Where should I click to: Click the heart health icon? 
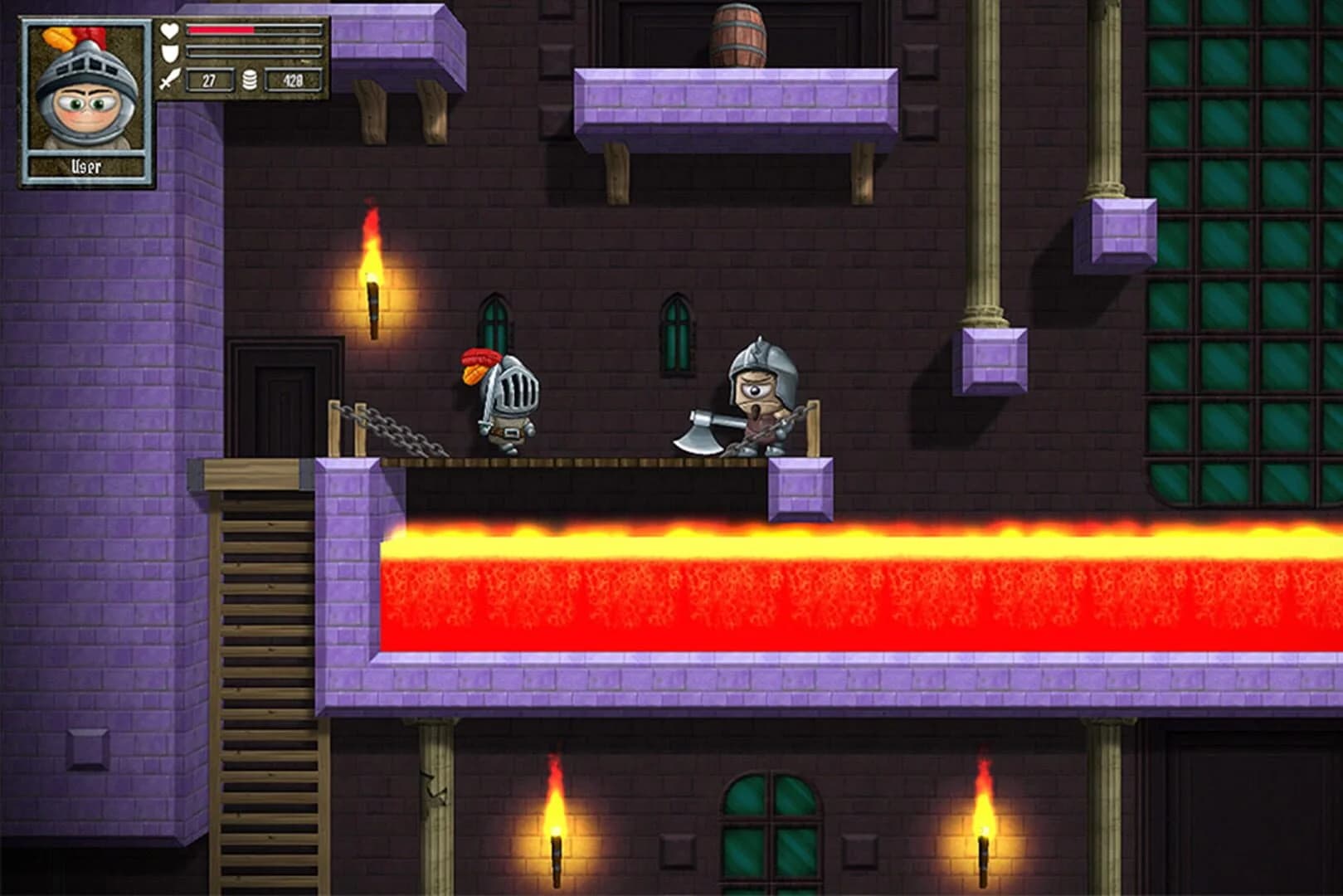(x=169, y=28)
